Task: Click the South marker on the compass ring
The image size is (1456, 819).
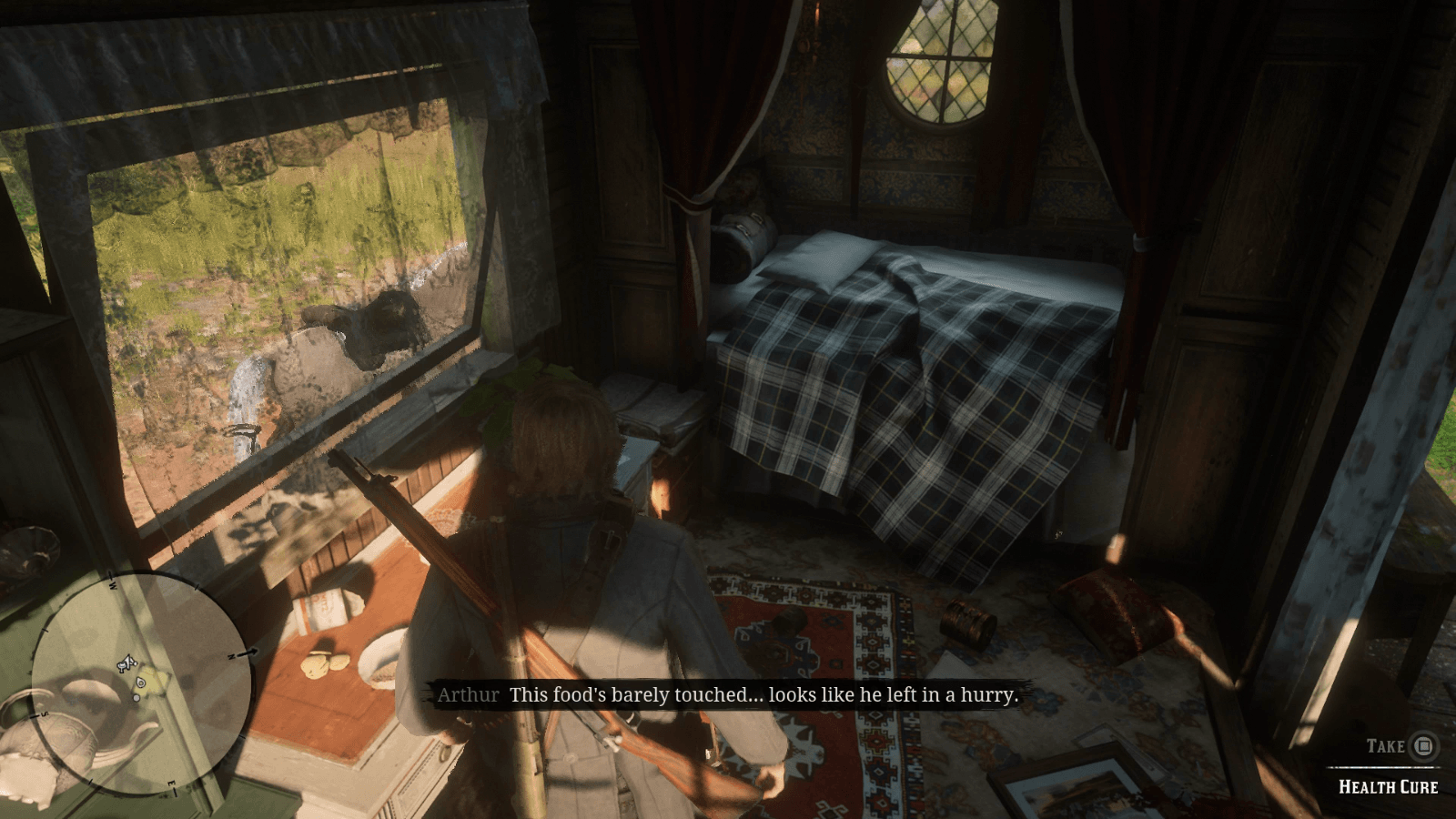Action: (x=44, y=714)
